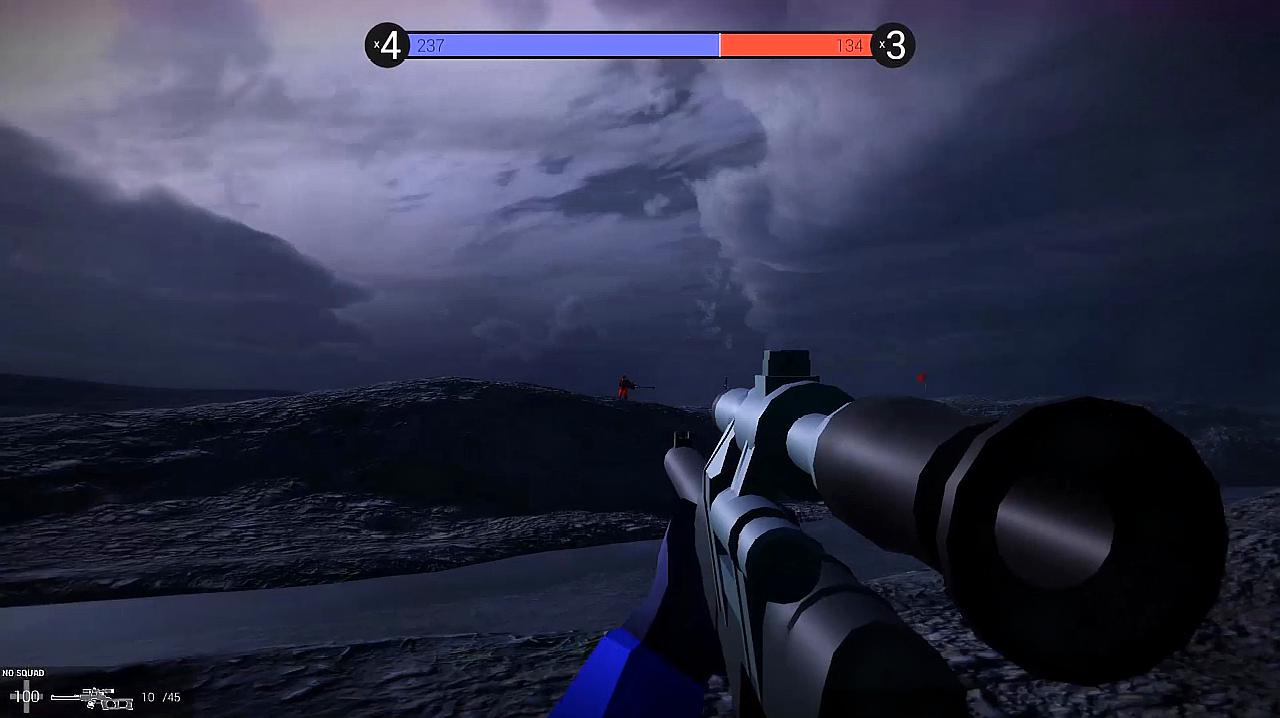Click the NO SQUAD status label
The width and height of the screenshot is (1280, 718).
click(x=23, y=673)
